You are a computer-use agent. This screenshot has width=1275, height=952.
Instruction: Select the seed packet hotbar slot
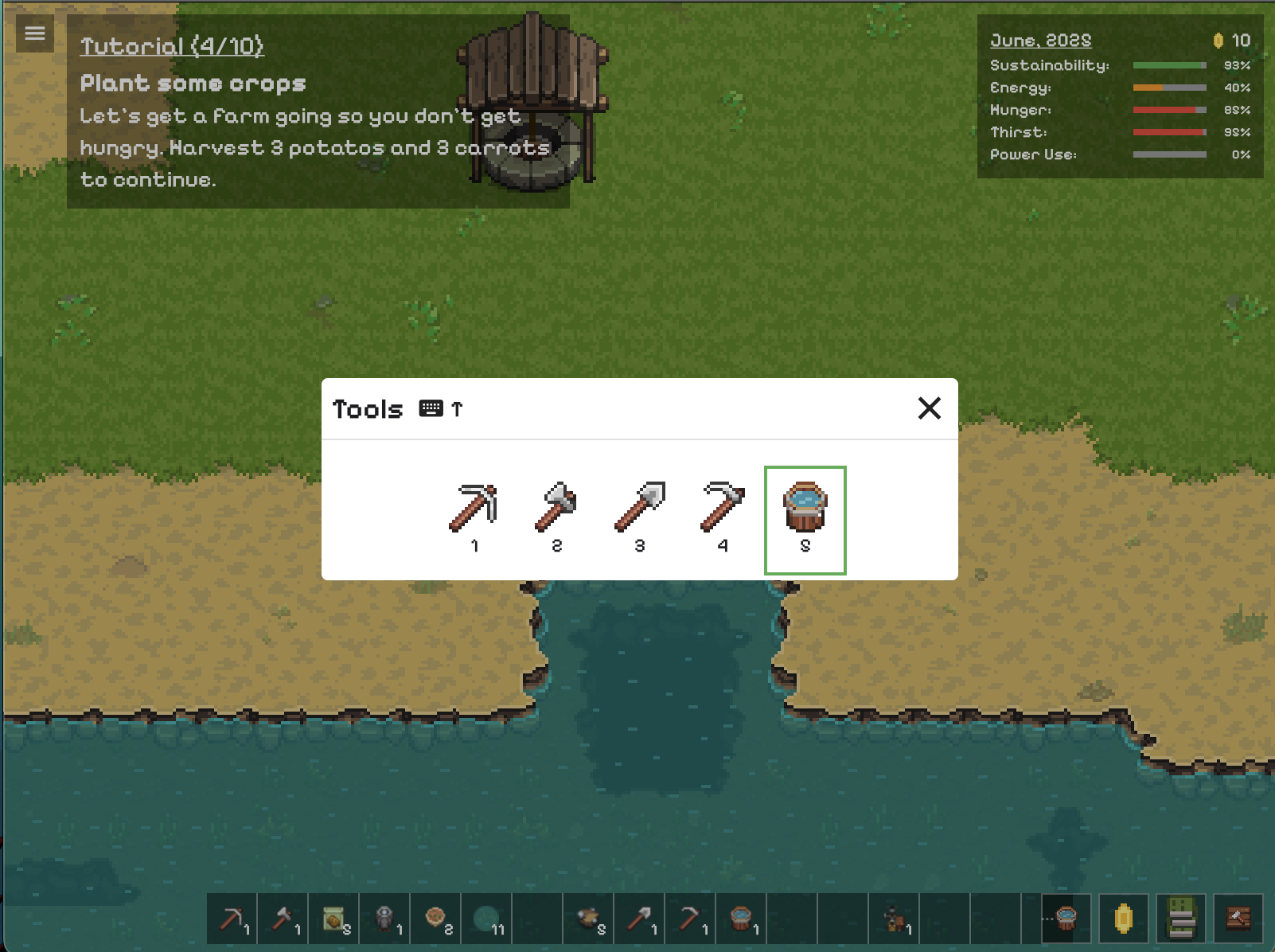[x=334, y=919]
